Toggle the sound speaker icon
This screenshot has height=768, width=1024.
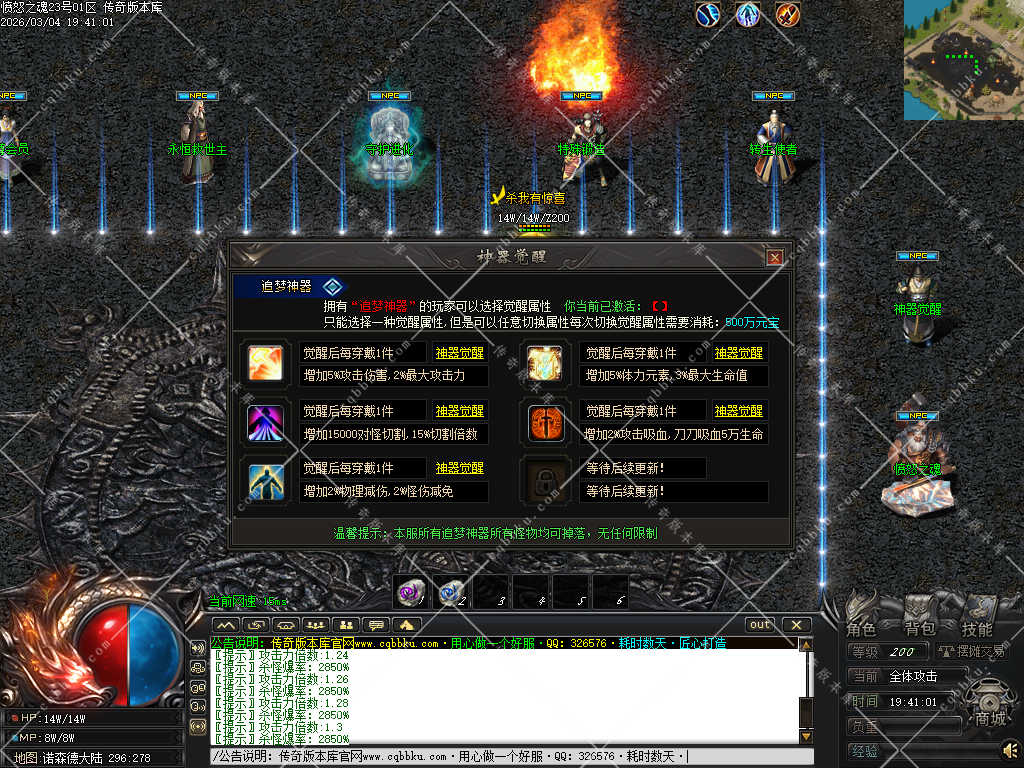(1010, 749)
